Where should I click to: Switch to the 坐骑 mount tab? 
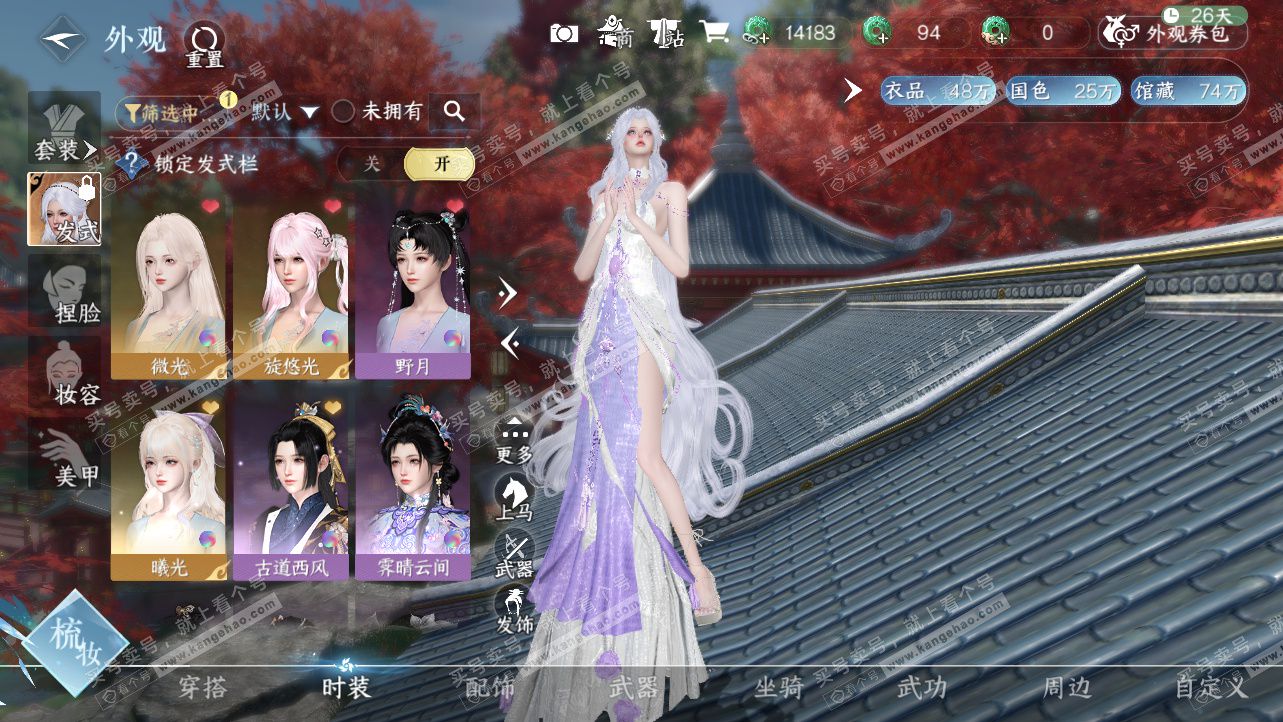pyautogui.click(x=779, y=688)
